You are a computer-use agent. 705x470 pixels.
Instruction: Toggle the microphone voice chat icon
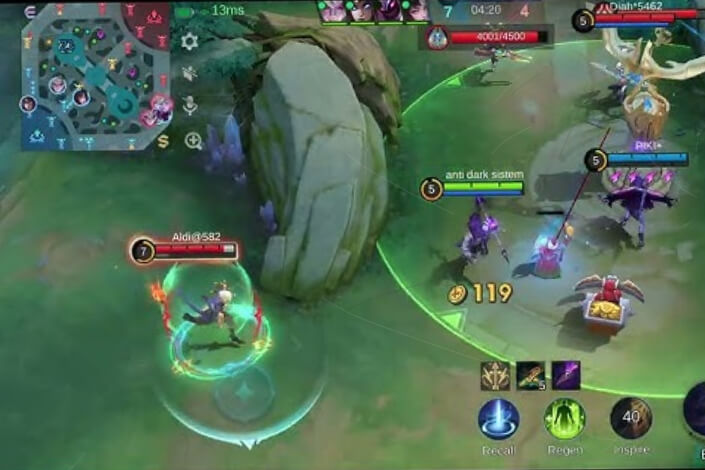tap(189, 105)
